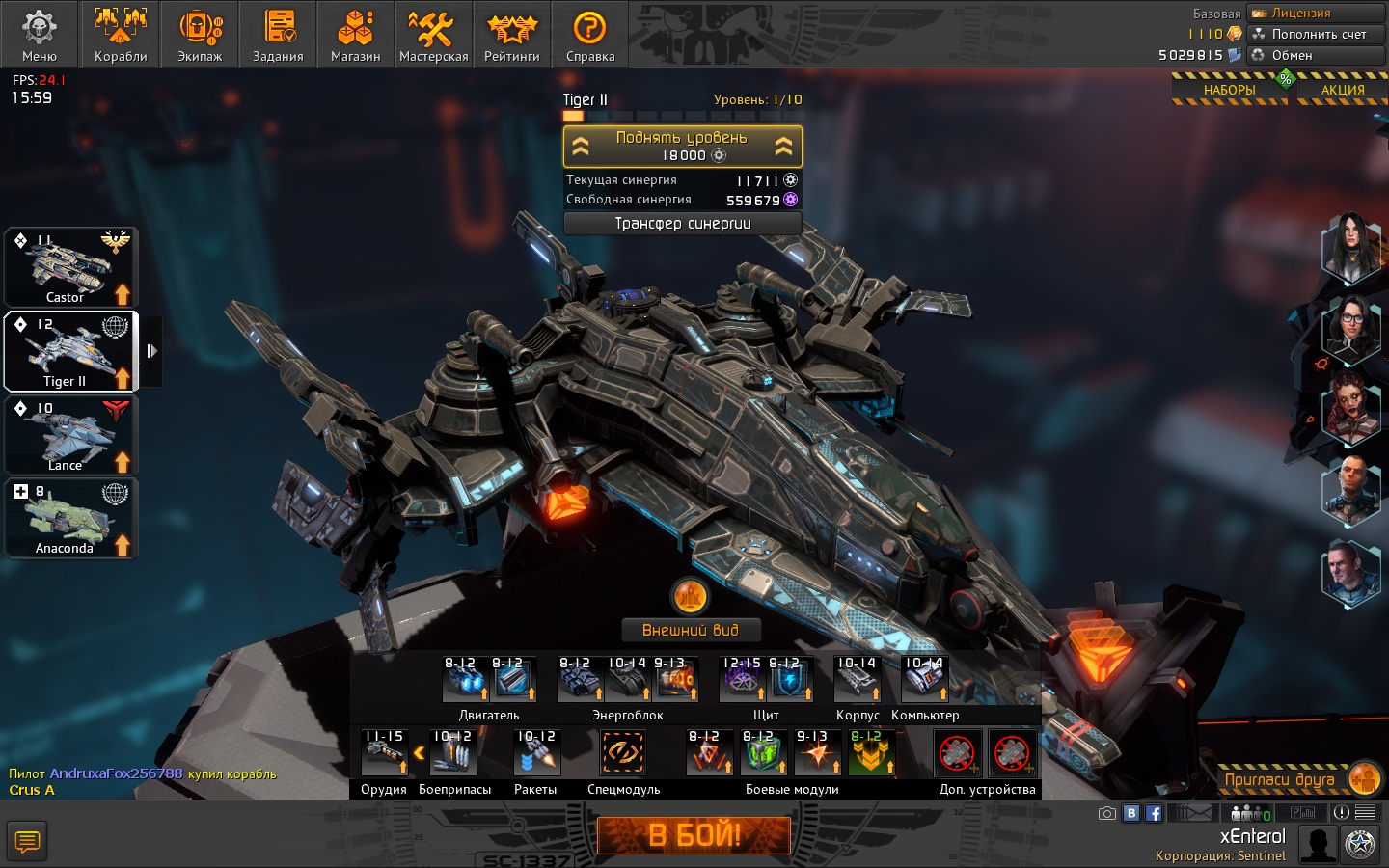1389x868 pixels.
Task: Open the Мастерская workshop
Action: pyautogui.click(x=433, y=35)
